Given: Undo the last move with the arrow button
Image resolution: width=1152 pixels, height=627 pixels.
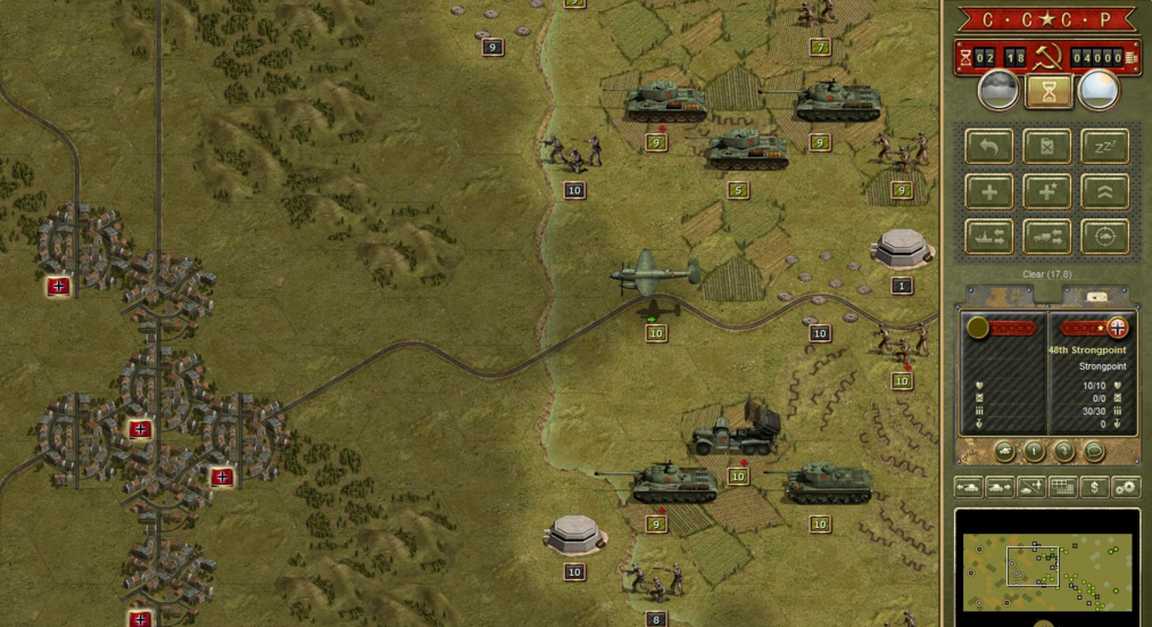Looking at the screenshot, I should [989, 146].
